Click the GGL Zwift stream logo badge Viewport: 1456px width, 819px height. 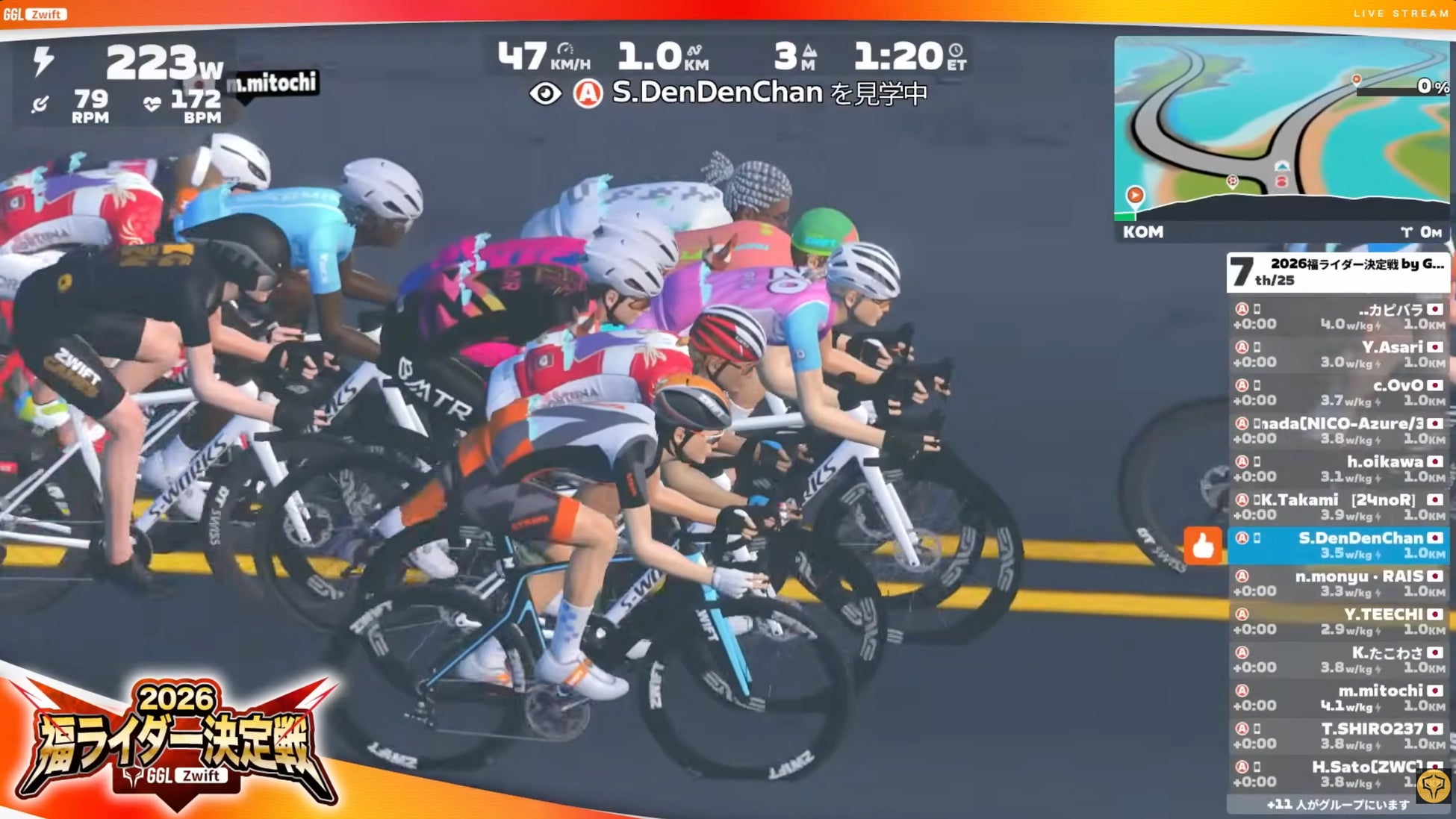click(35, 14)
